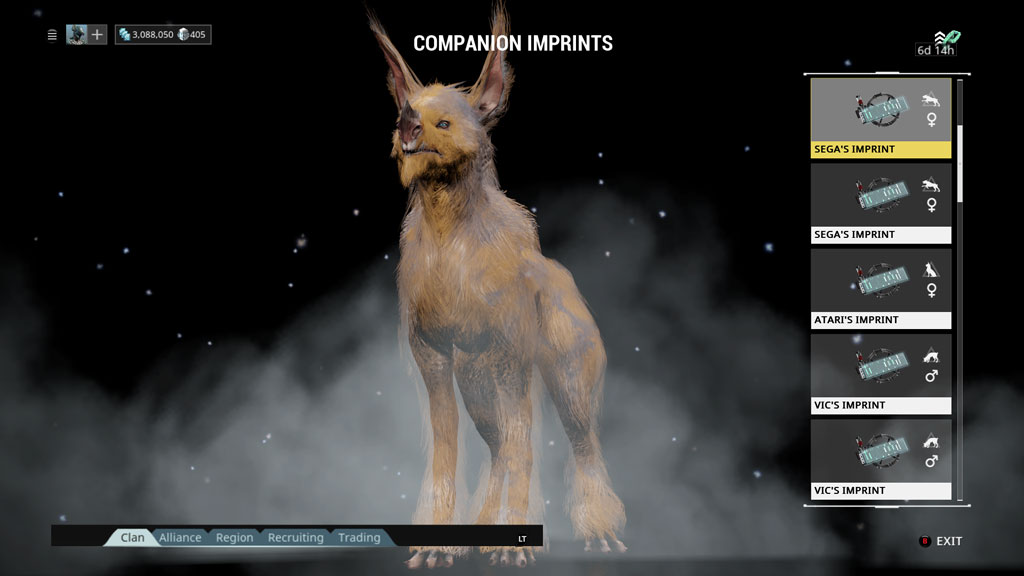Click the player avatar icon
Screen dimensions: 1024x576
pyautogui.click(x=76, y=35)
